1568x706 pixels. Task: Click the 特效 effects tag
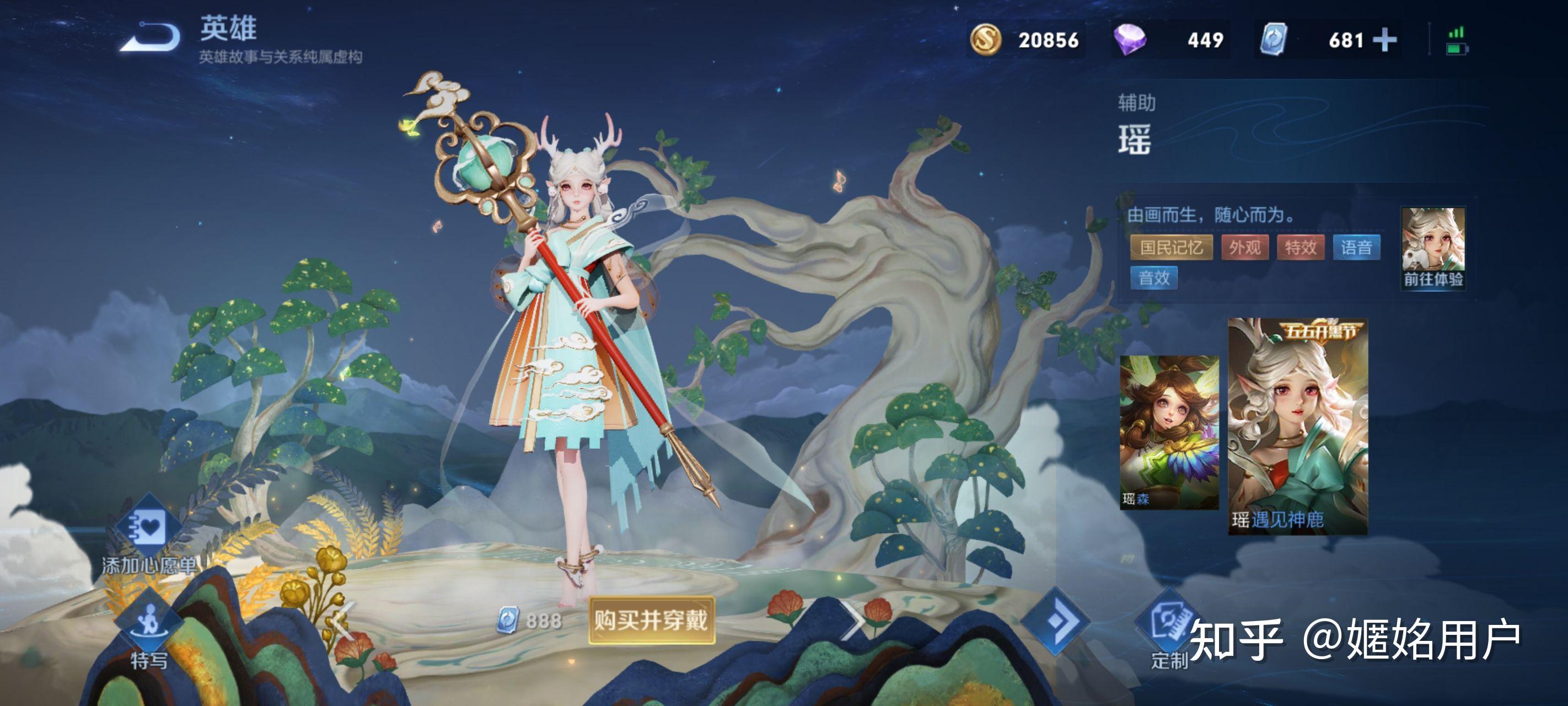pos(1300,247)
